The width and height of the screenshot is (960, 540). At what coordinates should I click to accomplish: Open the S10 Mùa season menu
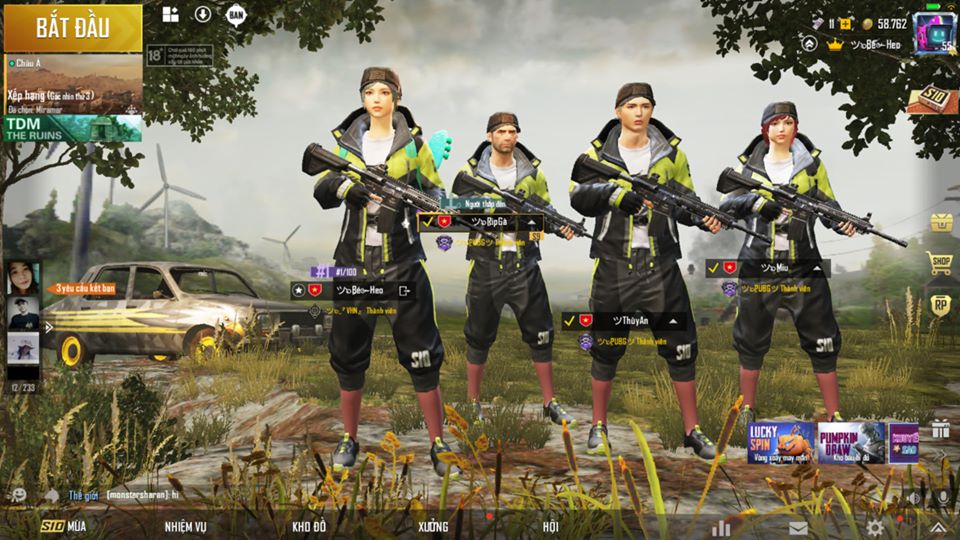point(64,526)
